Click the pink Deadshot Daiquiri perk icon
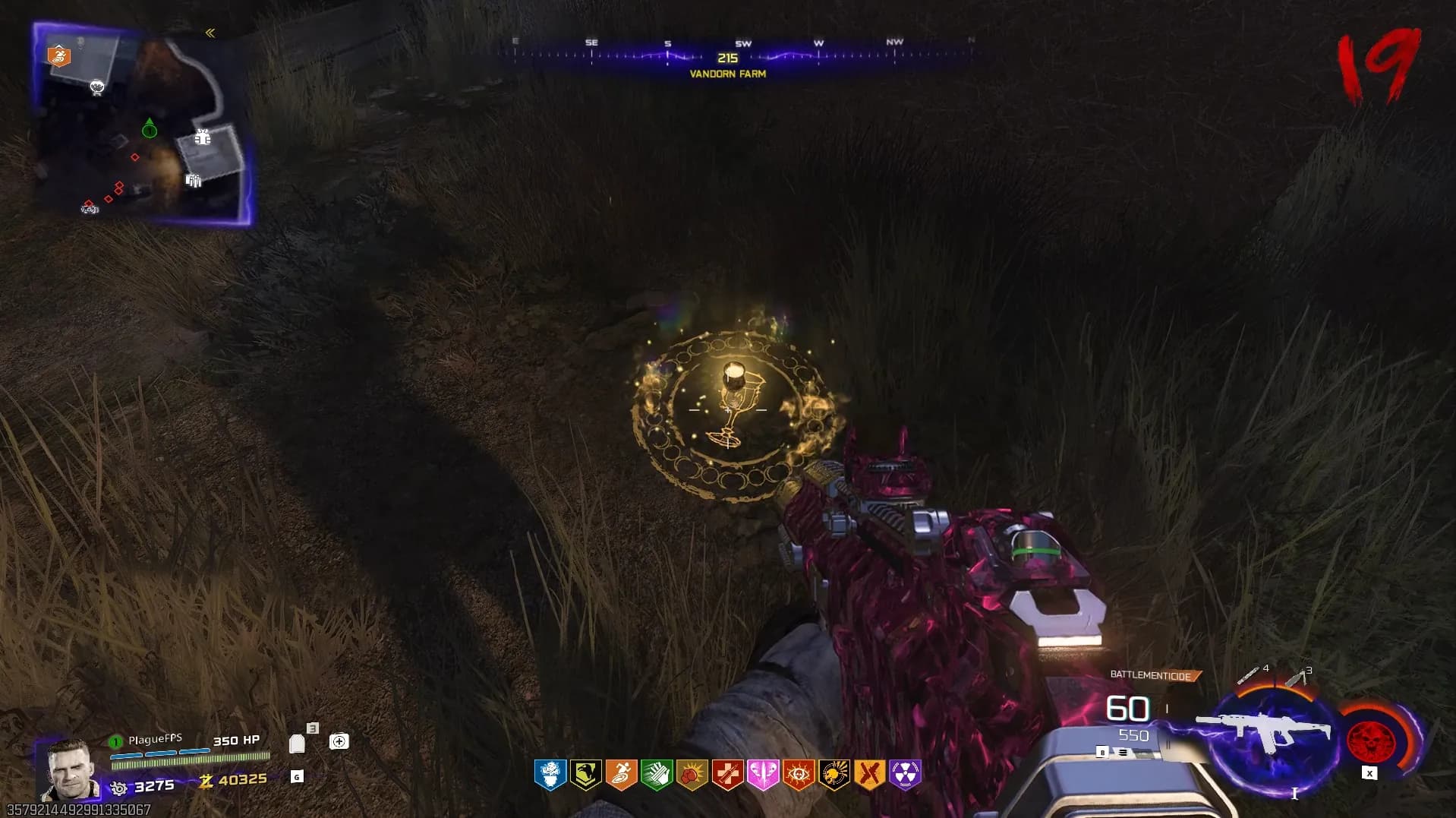The width and height of the screenshot is (1456, 818). click(763, 775)
